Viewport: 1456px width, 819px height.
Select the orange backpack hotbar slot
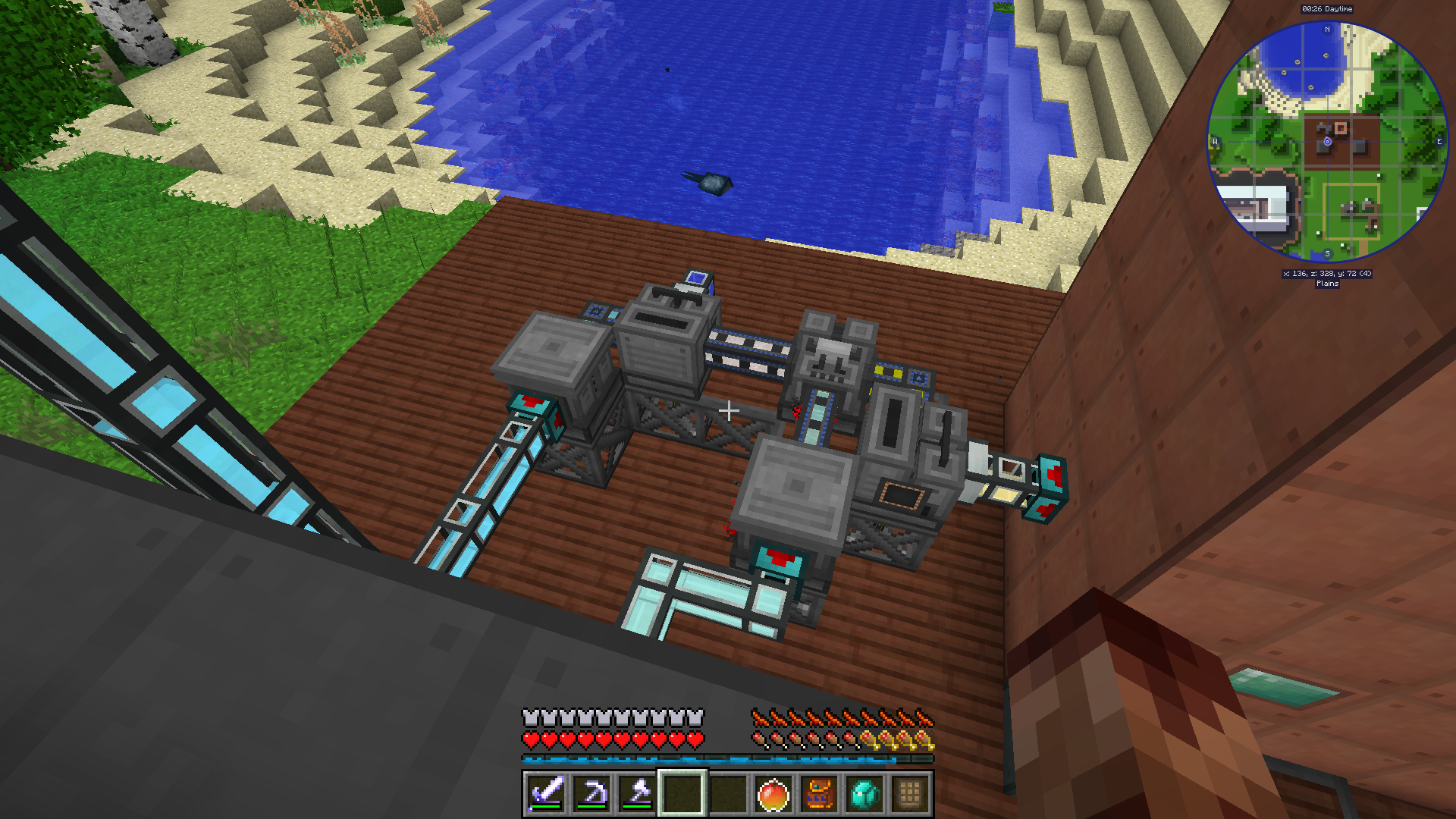pyautogui.click(x=819, y=795)
